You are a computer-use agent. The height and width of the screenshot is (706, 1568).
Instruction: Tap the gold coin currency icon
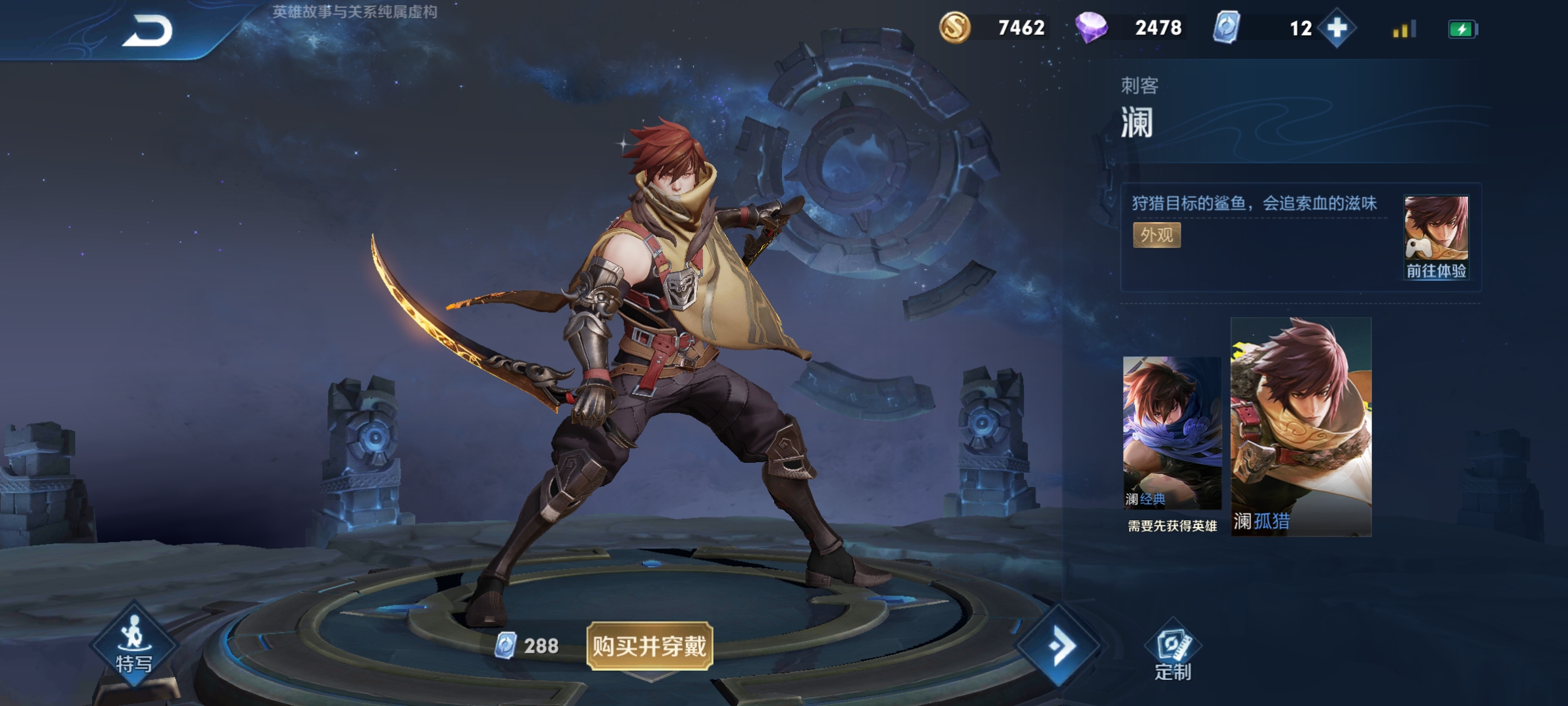(x=955, y=28)
